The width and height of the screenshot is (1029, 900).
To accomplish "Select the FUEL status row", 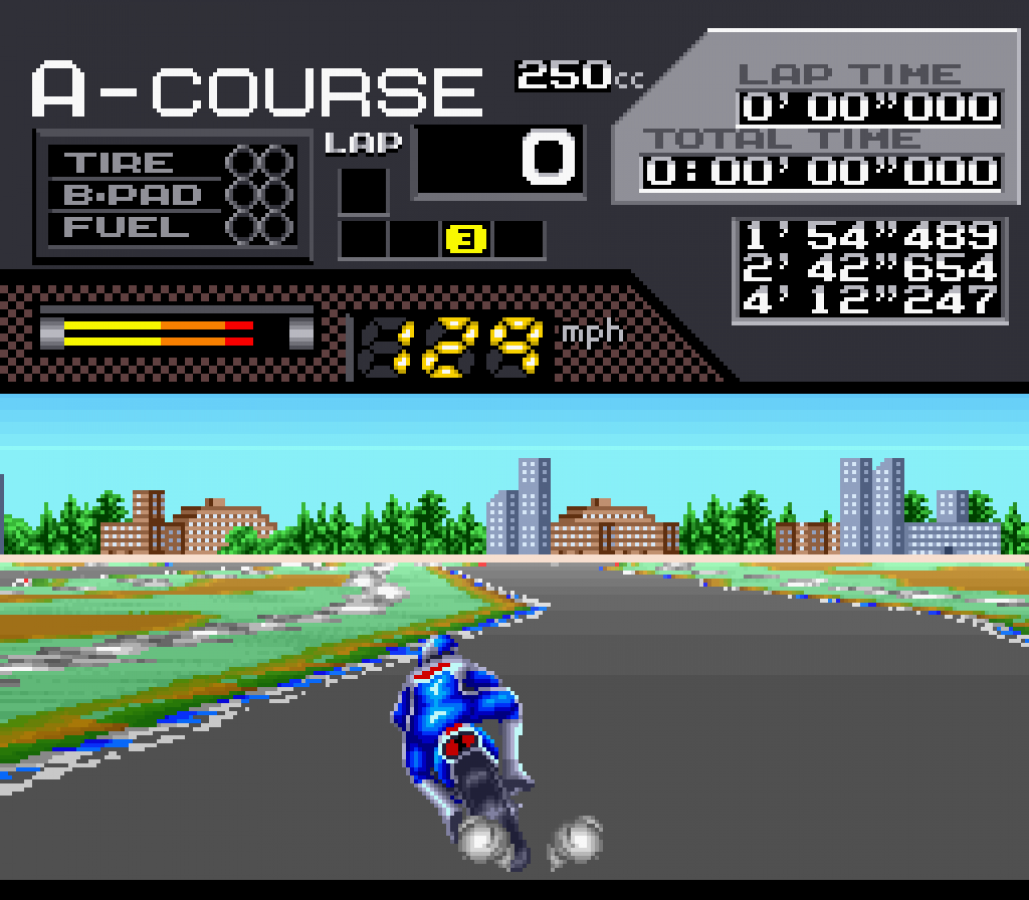I will click(x=171, y=227).
